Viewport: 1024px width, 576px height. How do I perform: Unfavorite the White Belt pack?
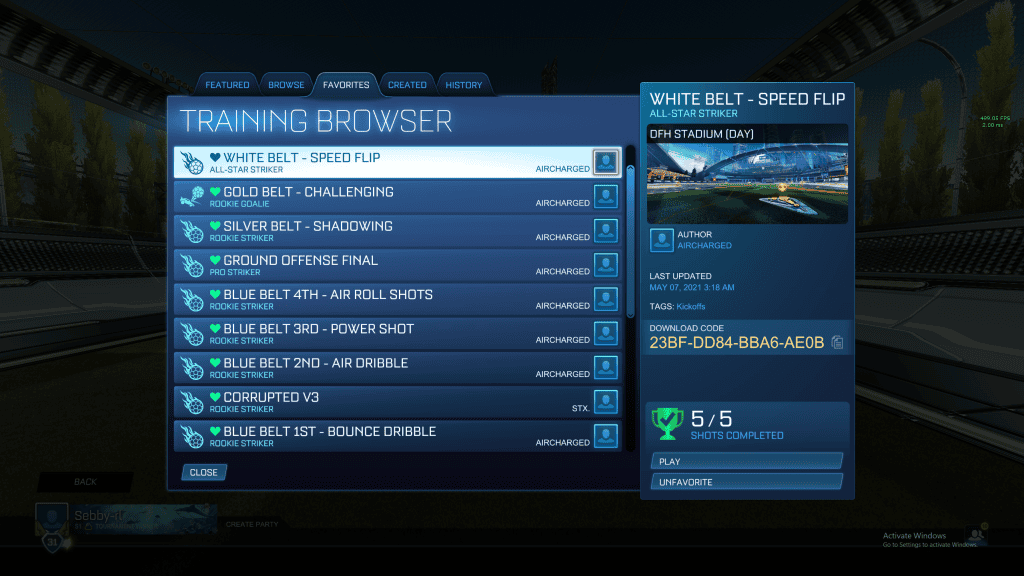coord(746,482)
